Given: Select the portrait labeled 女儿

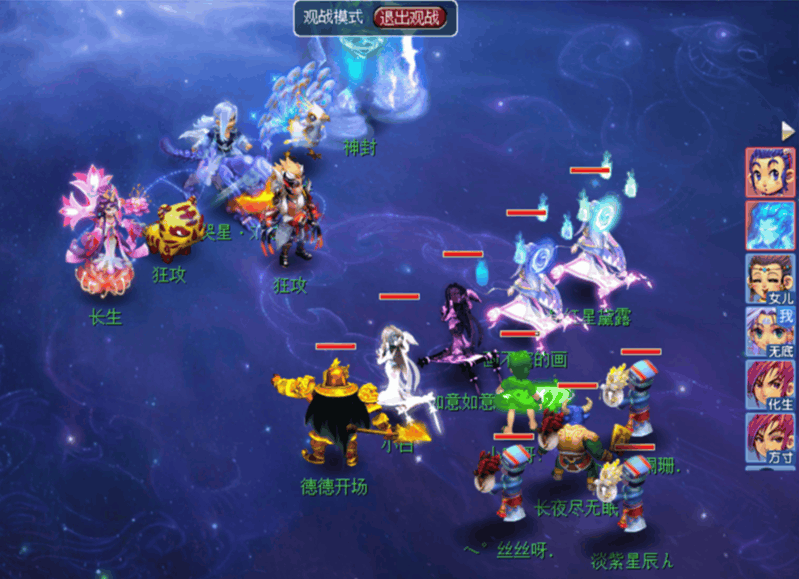Looking at the screenshot, I should point(770,279).
